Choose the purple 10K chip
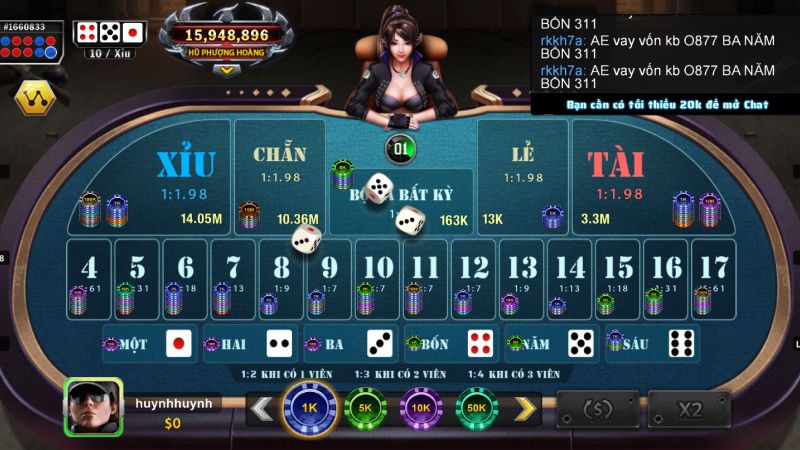This screenshot has width=800, height=450. [421, 408]
